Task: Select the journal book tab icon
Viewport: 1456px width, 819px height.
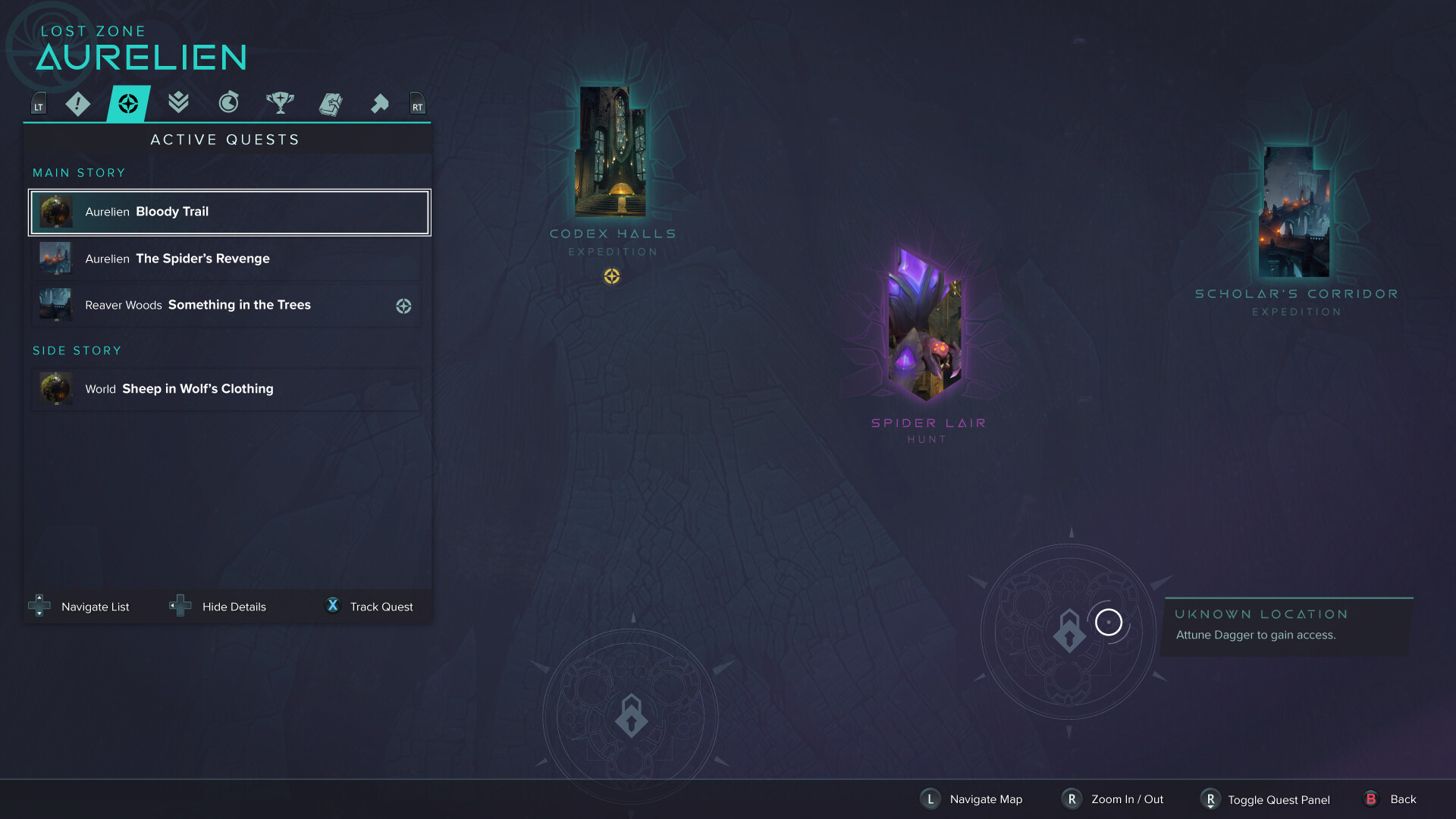Action: coord(331,104)
